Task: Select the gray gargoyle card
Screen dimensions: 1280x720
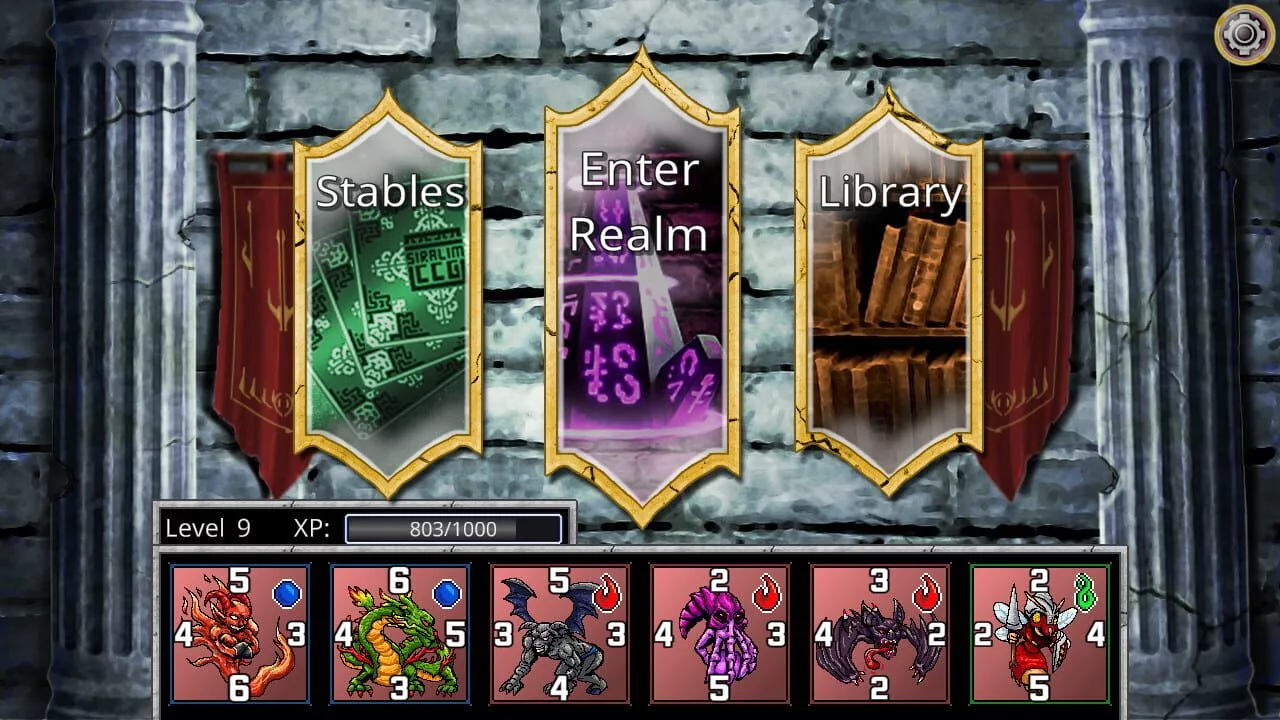Action: (560, 634)
